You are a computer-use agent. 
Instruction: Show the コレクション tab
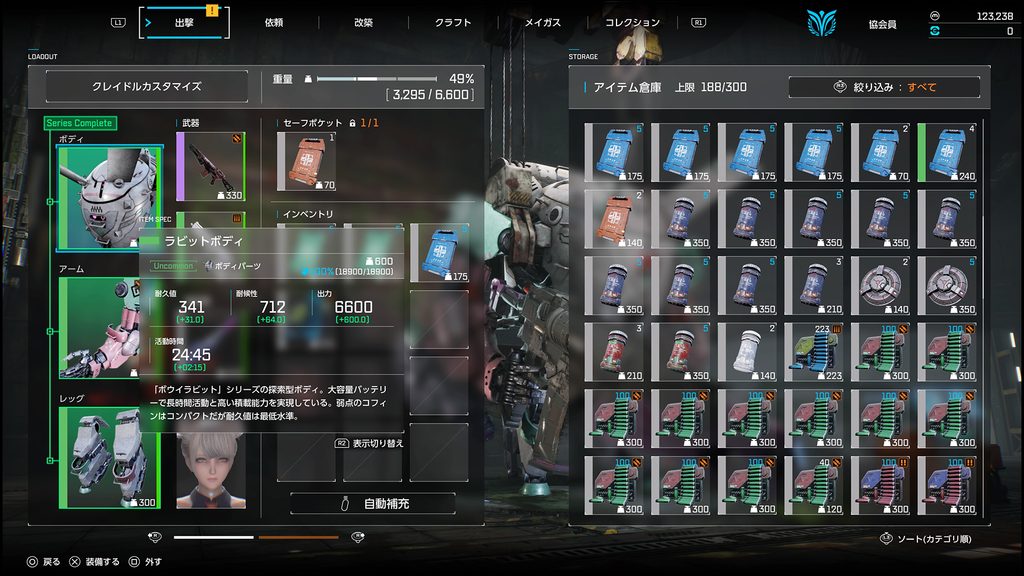coord(632,22)
